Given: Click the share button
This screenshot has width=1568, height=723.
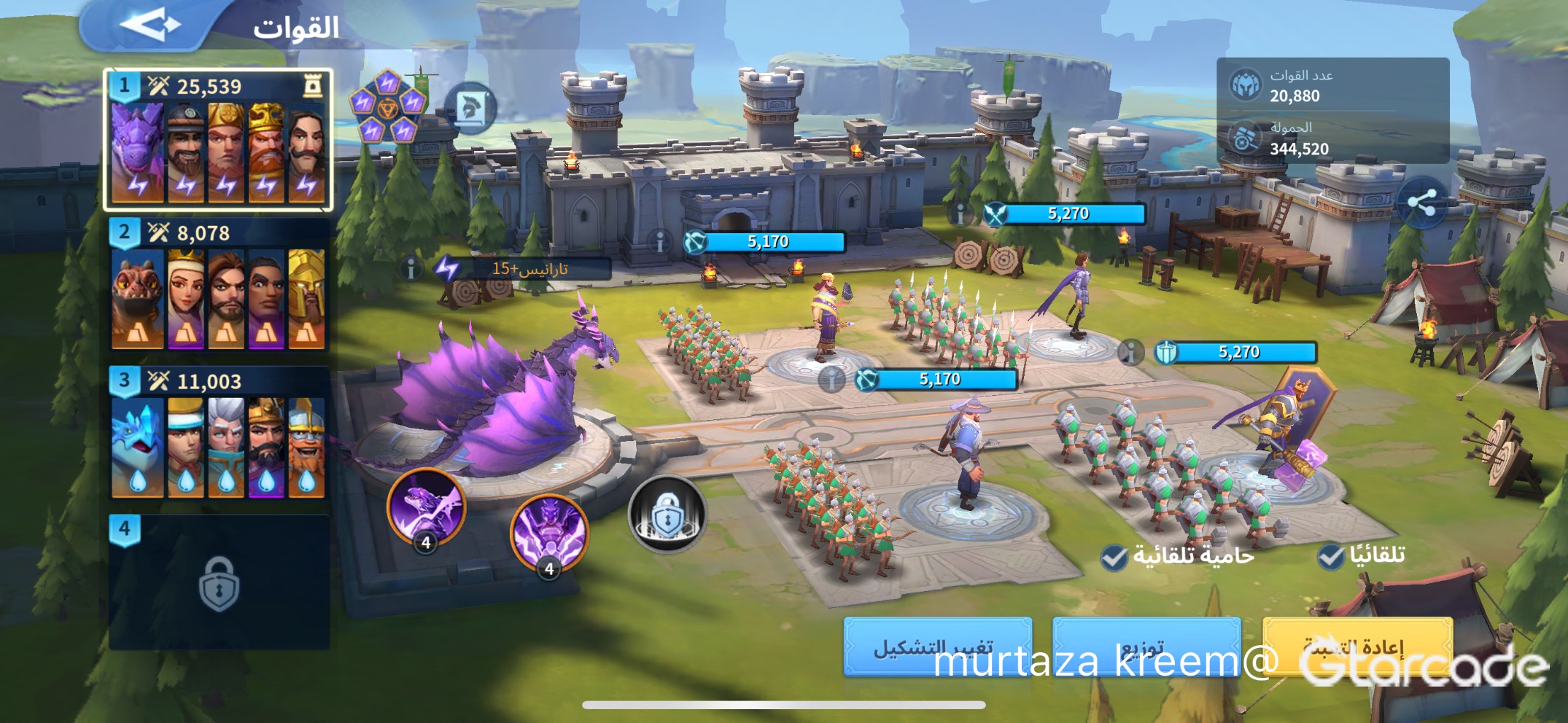Looking at the screenshot, I should [1421, 203].
